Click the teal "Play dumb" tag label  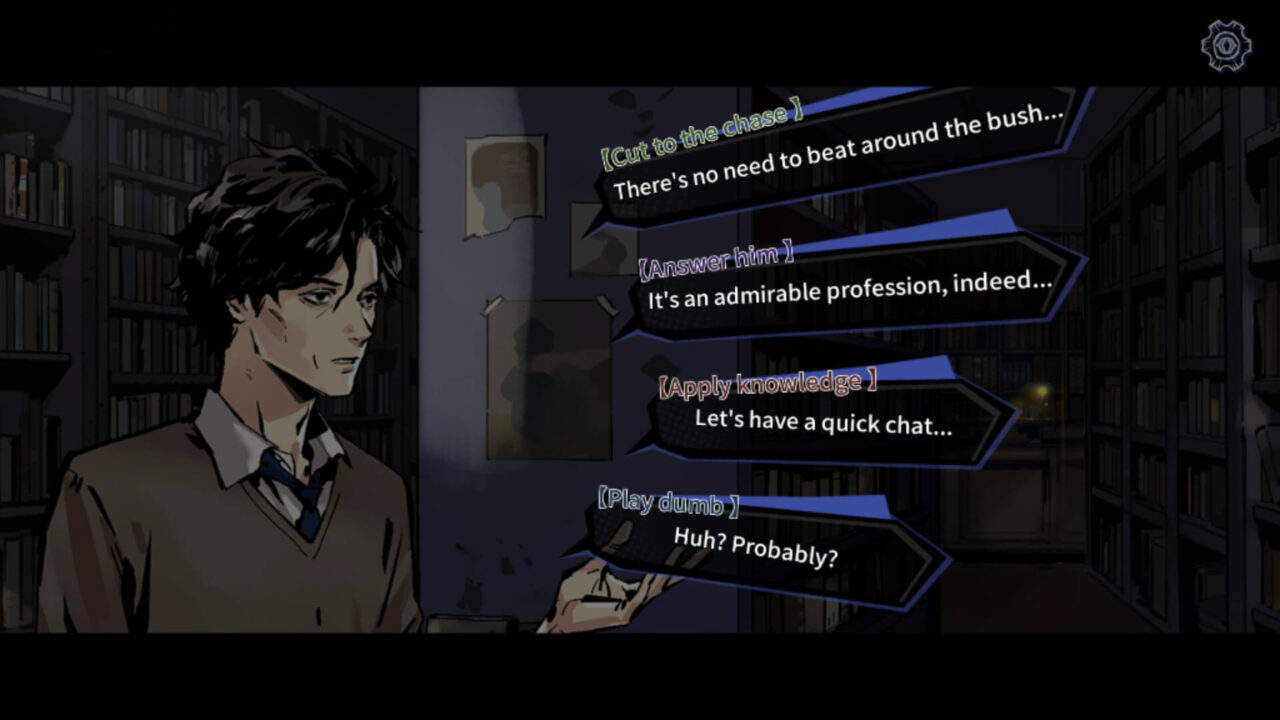(x=666, y=503)
